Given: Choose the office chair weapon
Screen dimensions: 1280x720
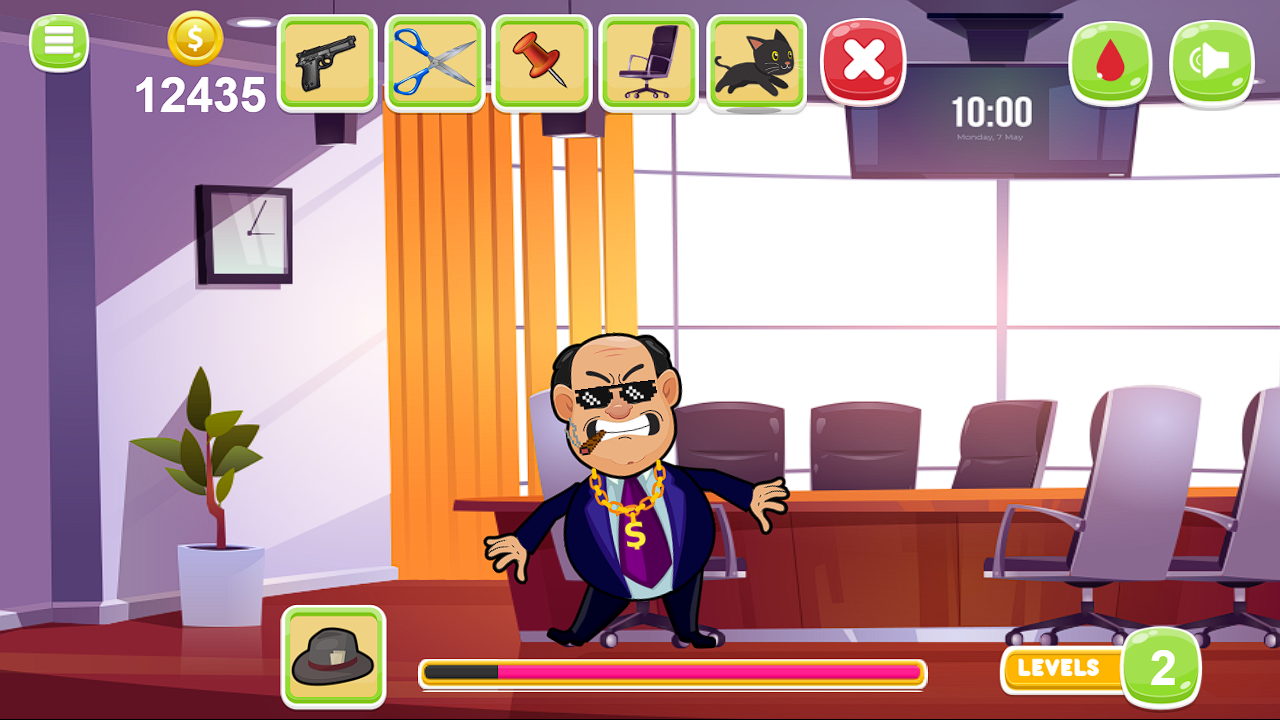Looking at the screenshot, I should [x=650, y=62].
